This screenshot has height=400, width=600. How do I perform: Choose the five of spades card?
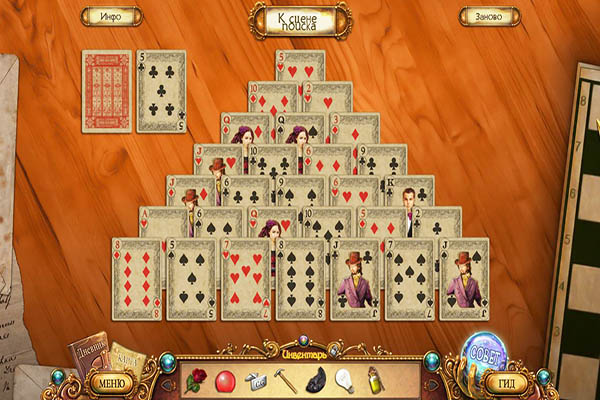pyautogui.click(x=191, y=278)
